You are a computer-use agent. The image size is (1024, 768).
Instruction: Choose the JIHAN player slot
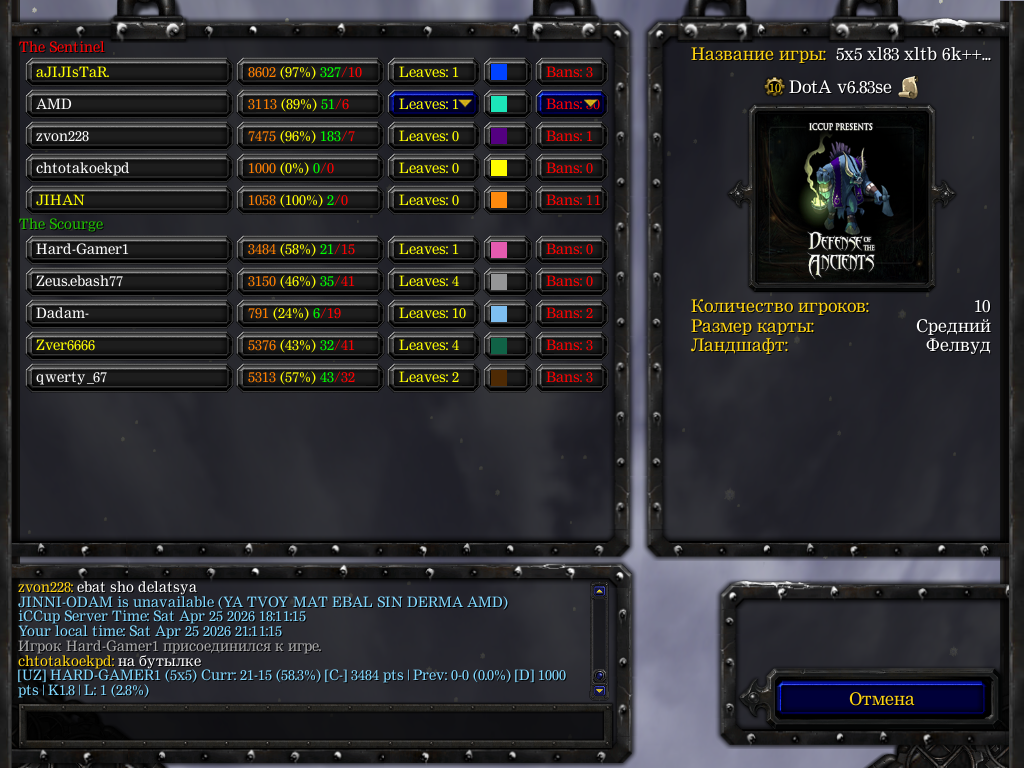(129, 200)
